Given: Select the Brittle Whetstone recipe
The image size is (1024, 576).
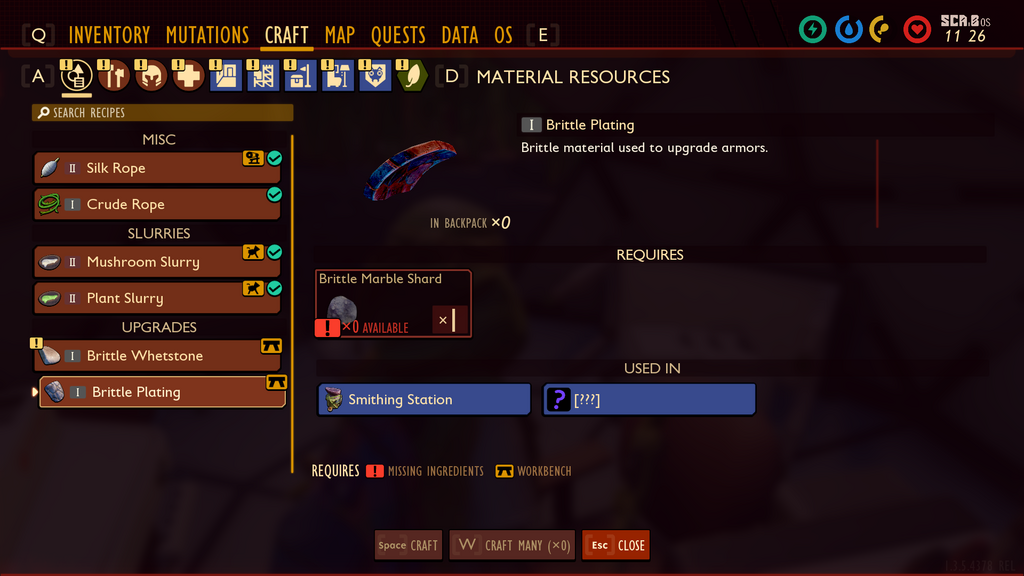Looking at the screenshot, I should coord(157,356).
